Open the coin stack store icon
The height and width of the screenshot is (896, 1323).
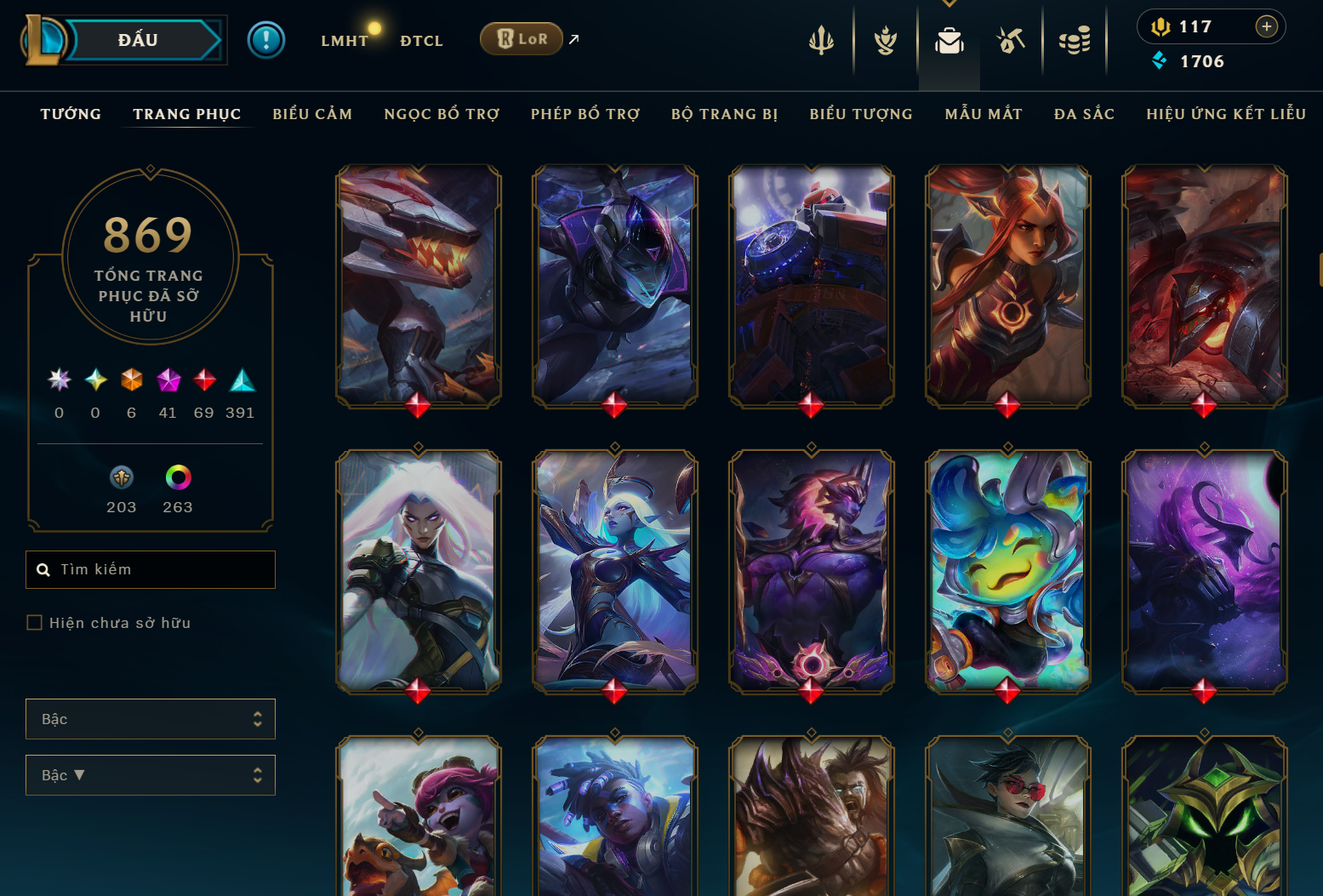coord(1075,41)
